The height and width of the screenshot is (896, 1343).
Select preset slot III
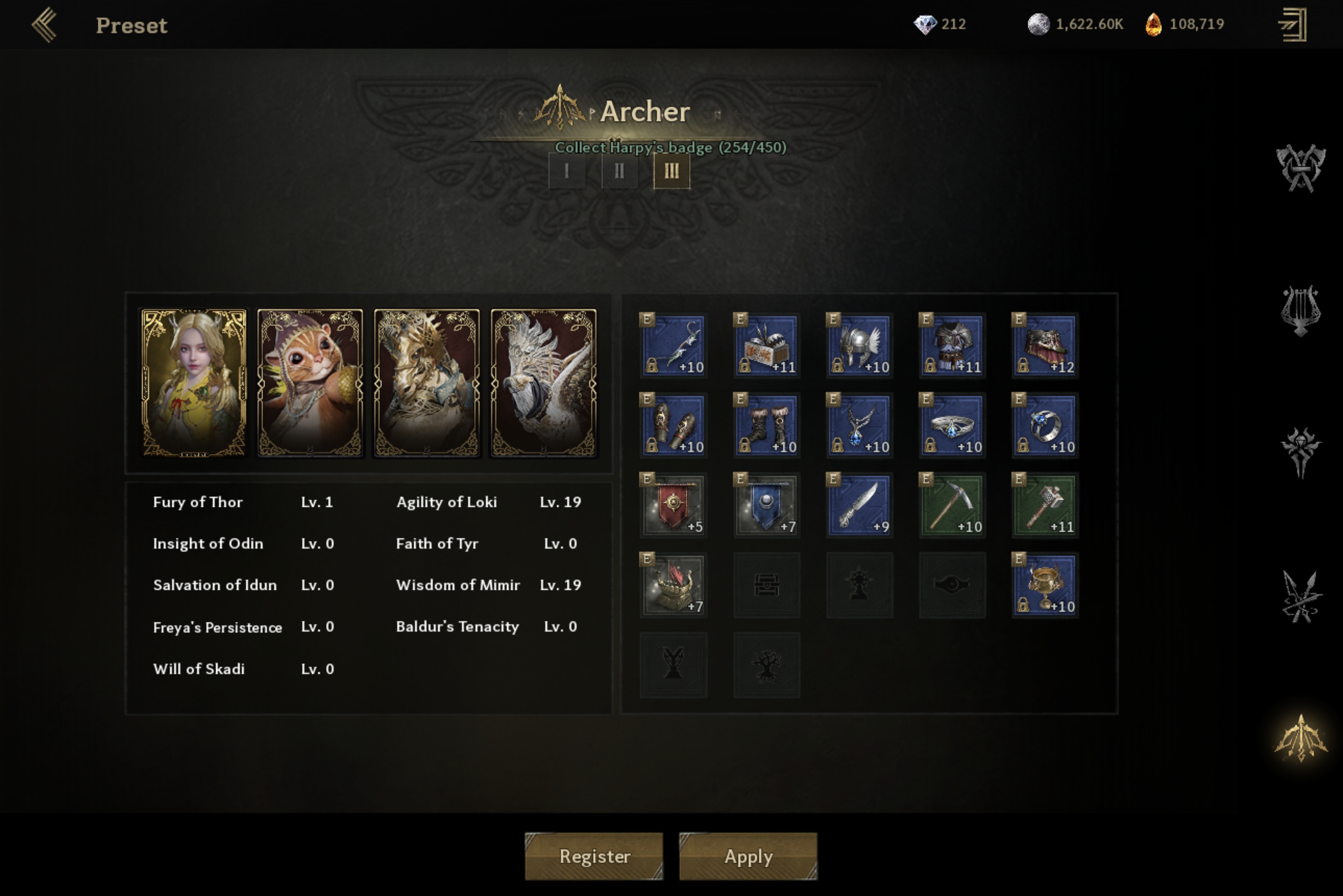pos(671,171)
